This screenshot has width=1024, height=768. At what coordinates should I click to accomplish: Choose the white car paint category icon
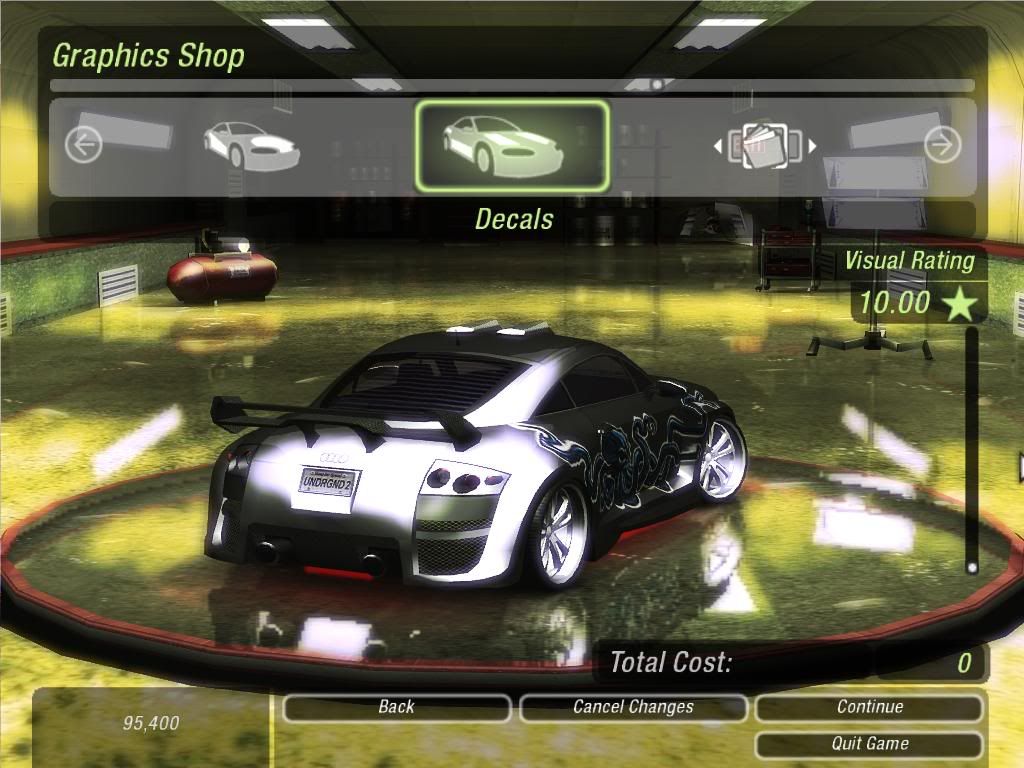[251, 146]
